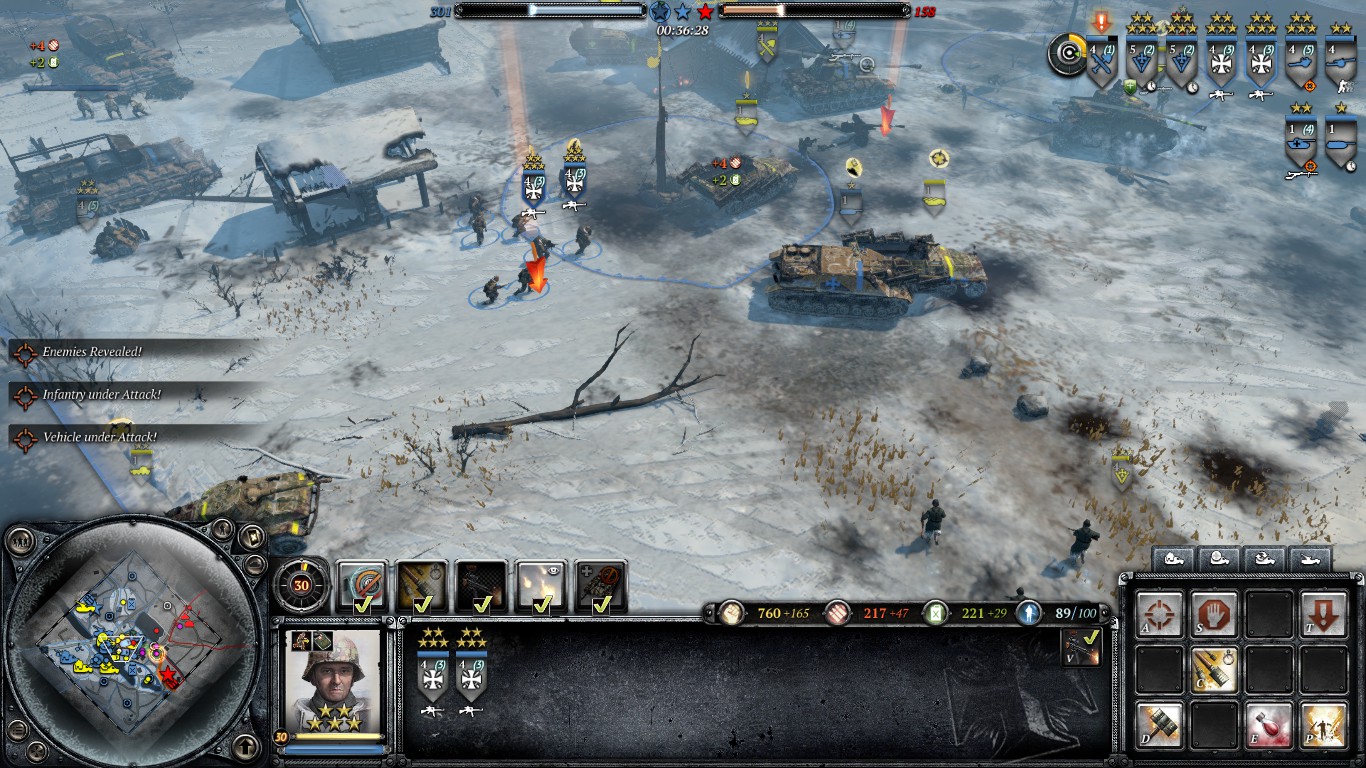
Task: Select the eye flare recon commander ability
Action: coord(542,586)
